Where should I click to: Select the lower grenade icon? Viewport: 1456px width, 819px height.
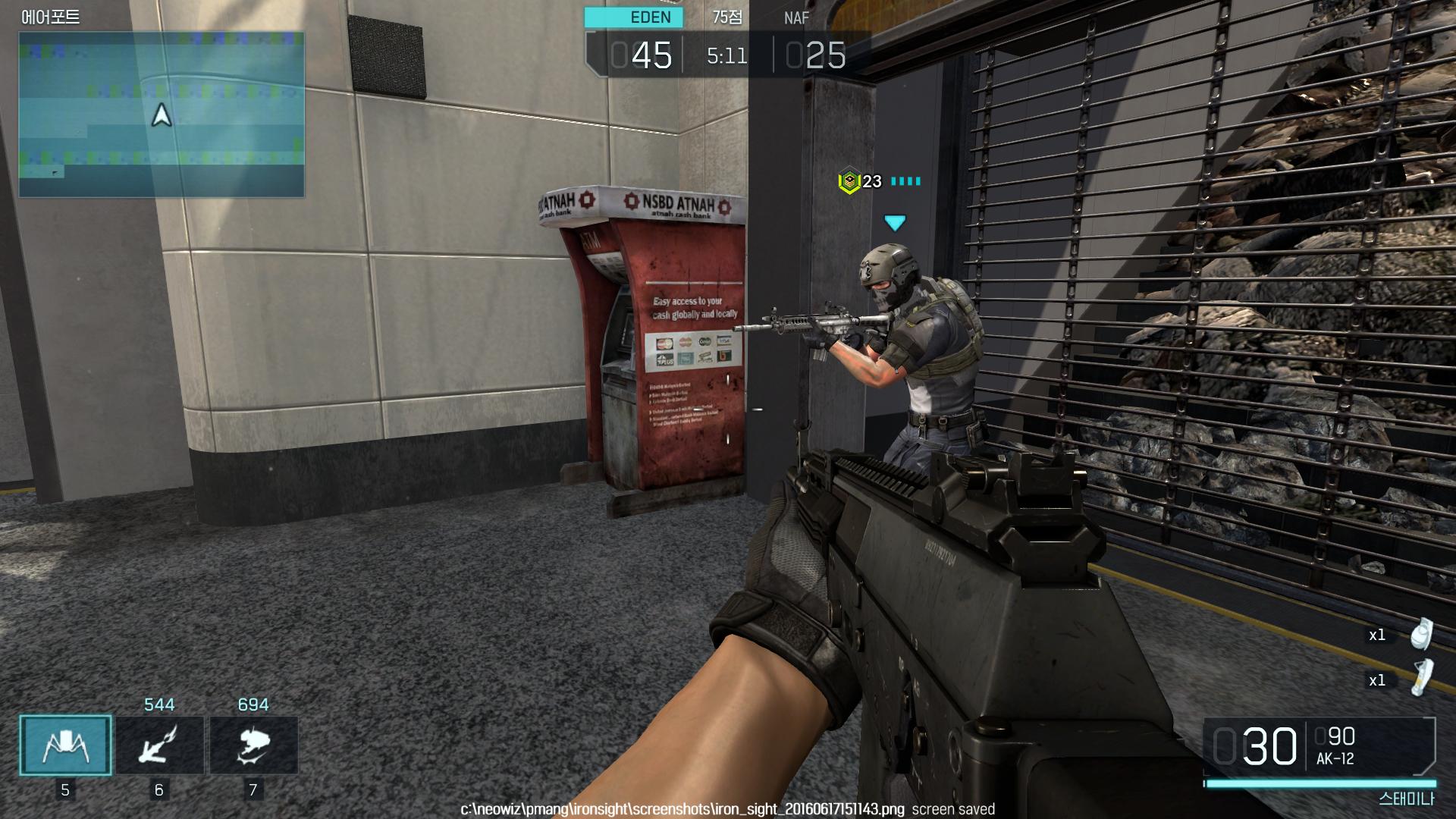tap(1422, 677)
